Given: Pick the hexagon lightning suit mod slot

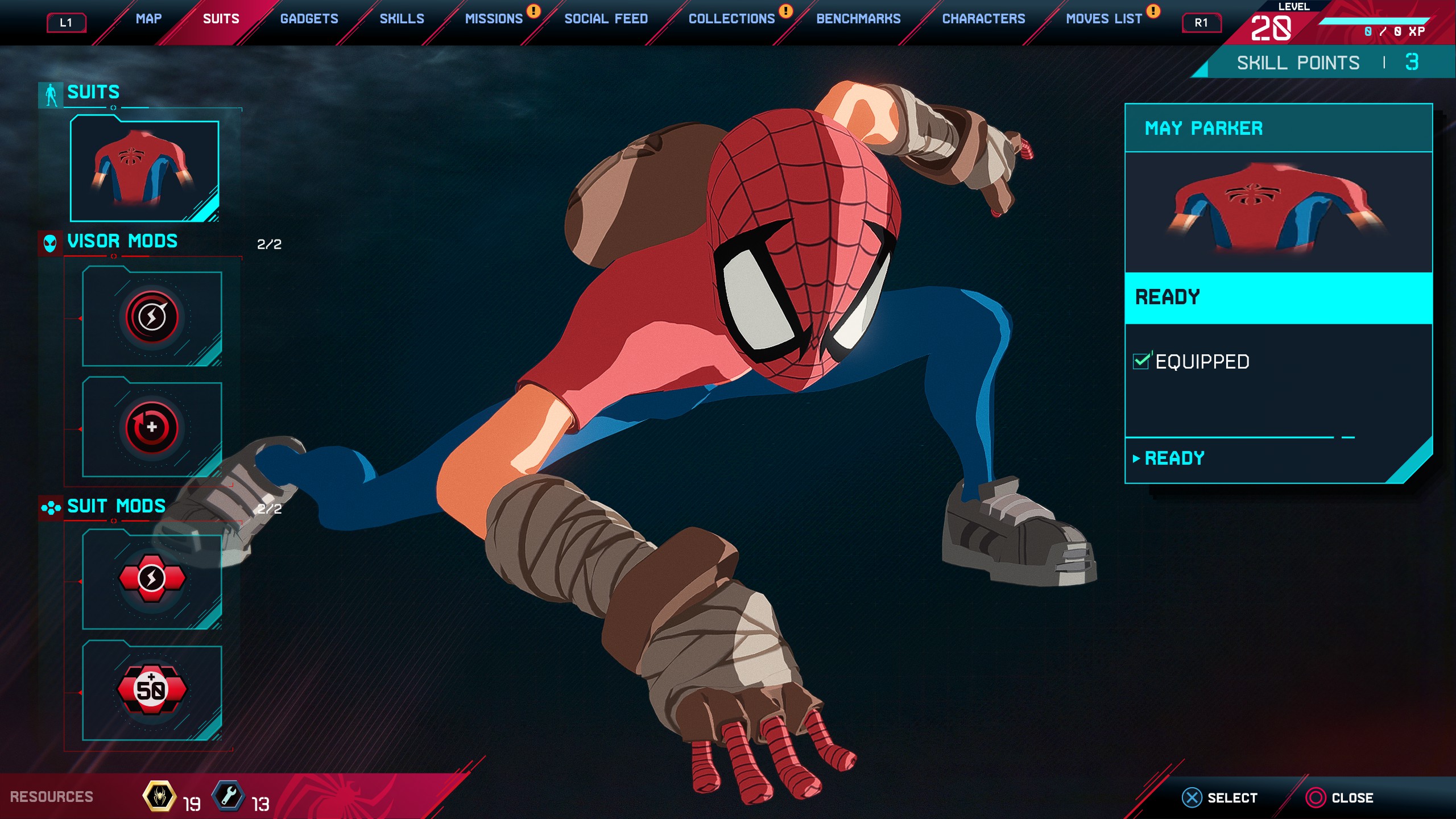Looking at the screenshot, I should 152,579.
